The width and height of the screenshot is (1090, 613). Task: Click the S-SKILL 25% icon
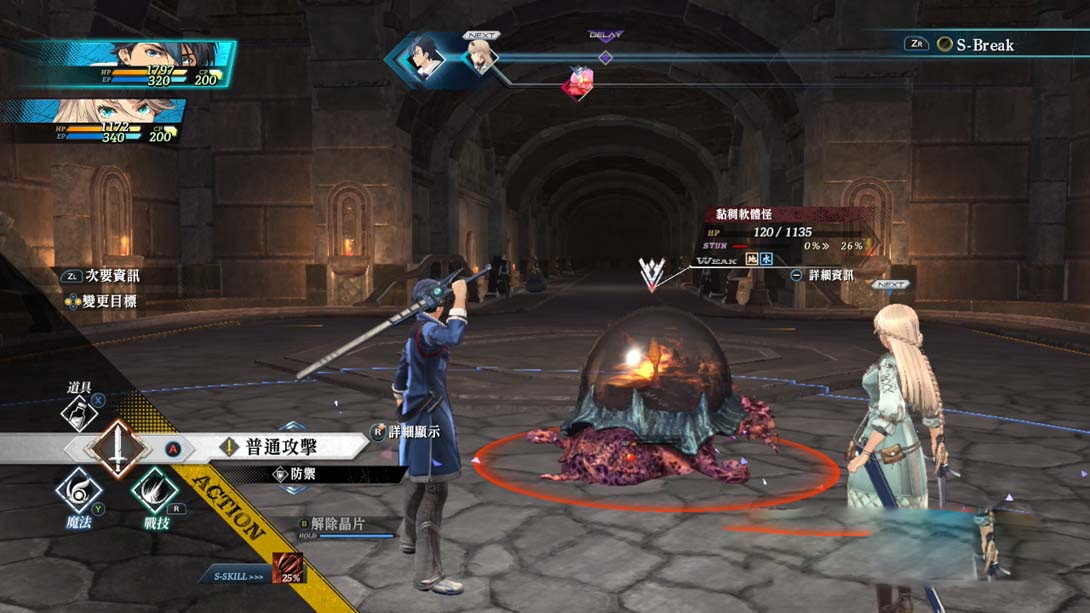click(x=289, y=567)
